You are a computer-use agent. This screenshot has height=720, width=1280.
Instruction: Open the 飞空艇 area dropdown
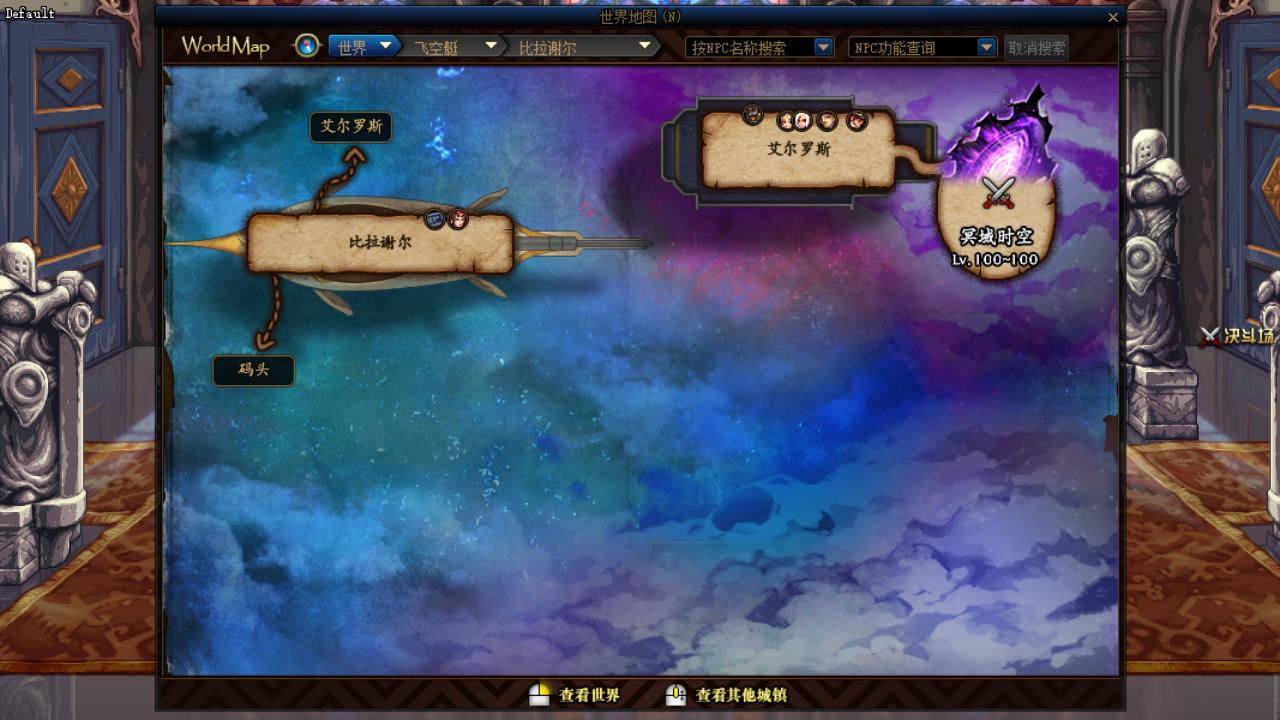491,46
